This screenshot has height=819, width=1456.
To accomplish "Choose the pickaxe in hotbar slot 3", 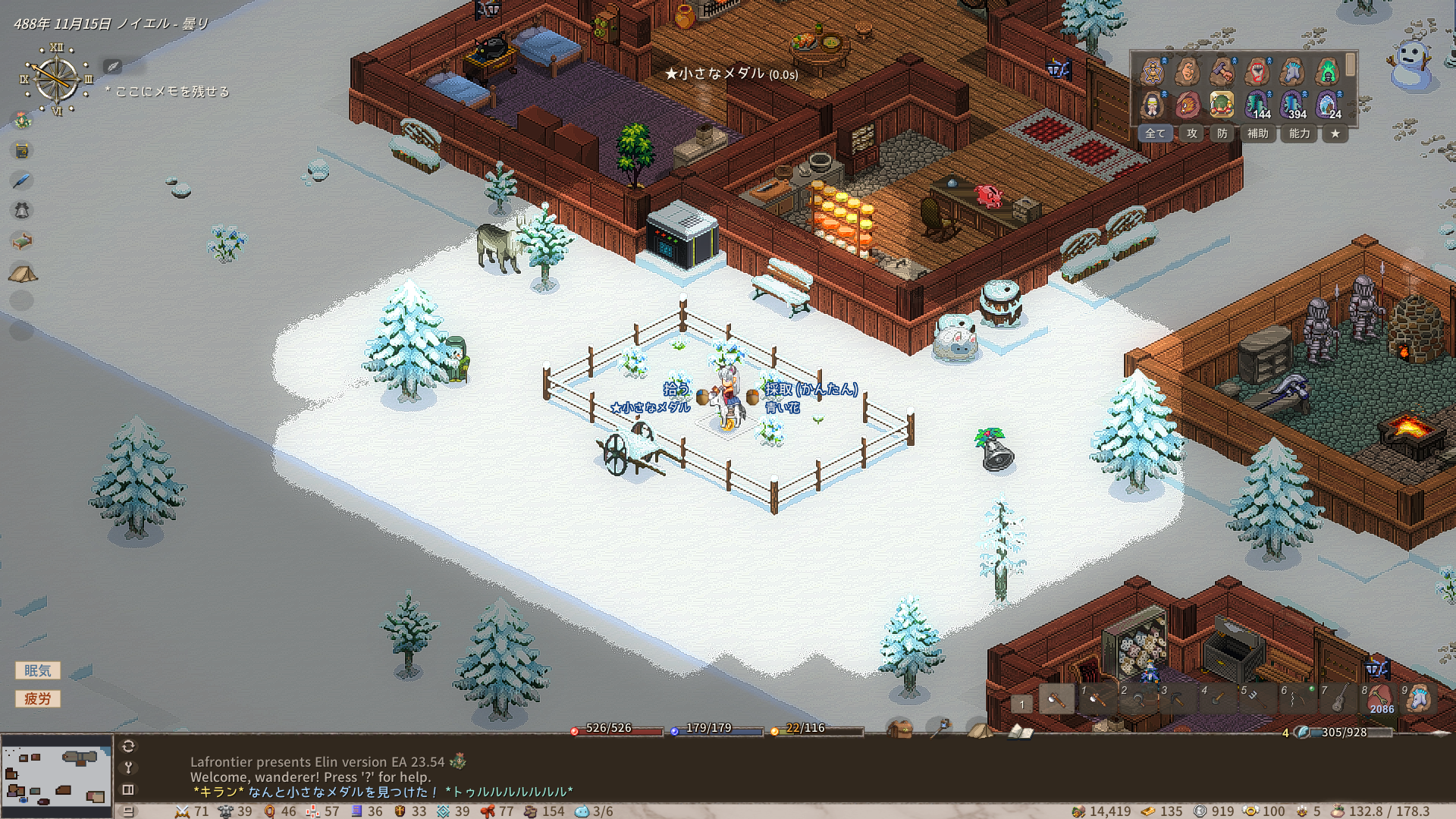I will [1177, 698].
